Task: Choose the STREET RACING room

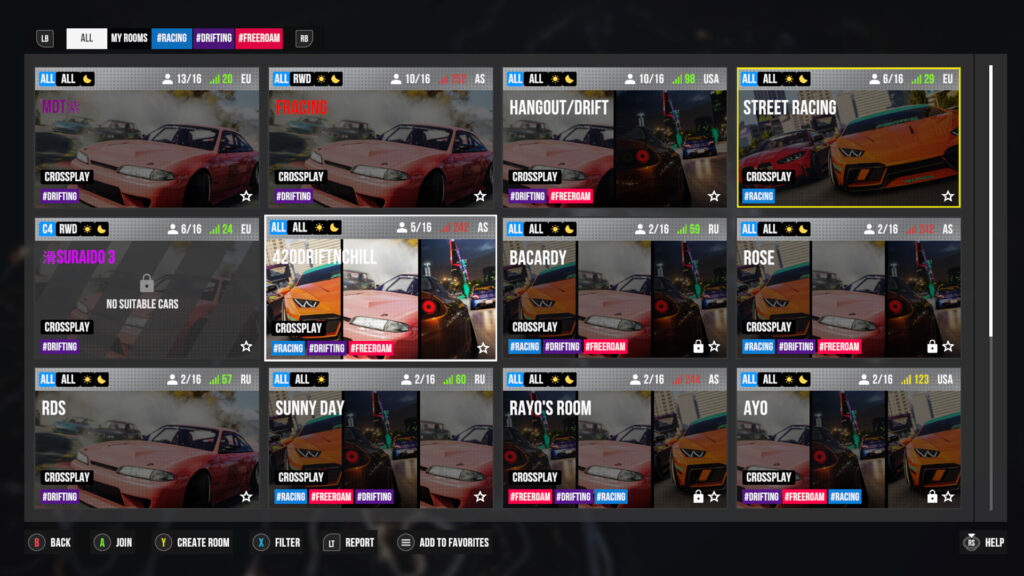Action: 848,140
